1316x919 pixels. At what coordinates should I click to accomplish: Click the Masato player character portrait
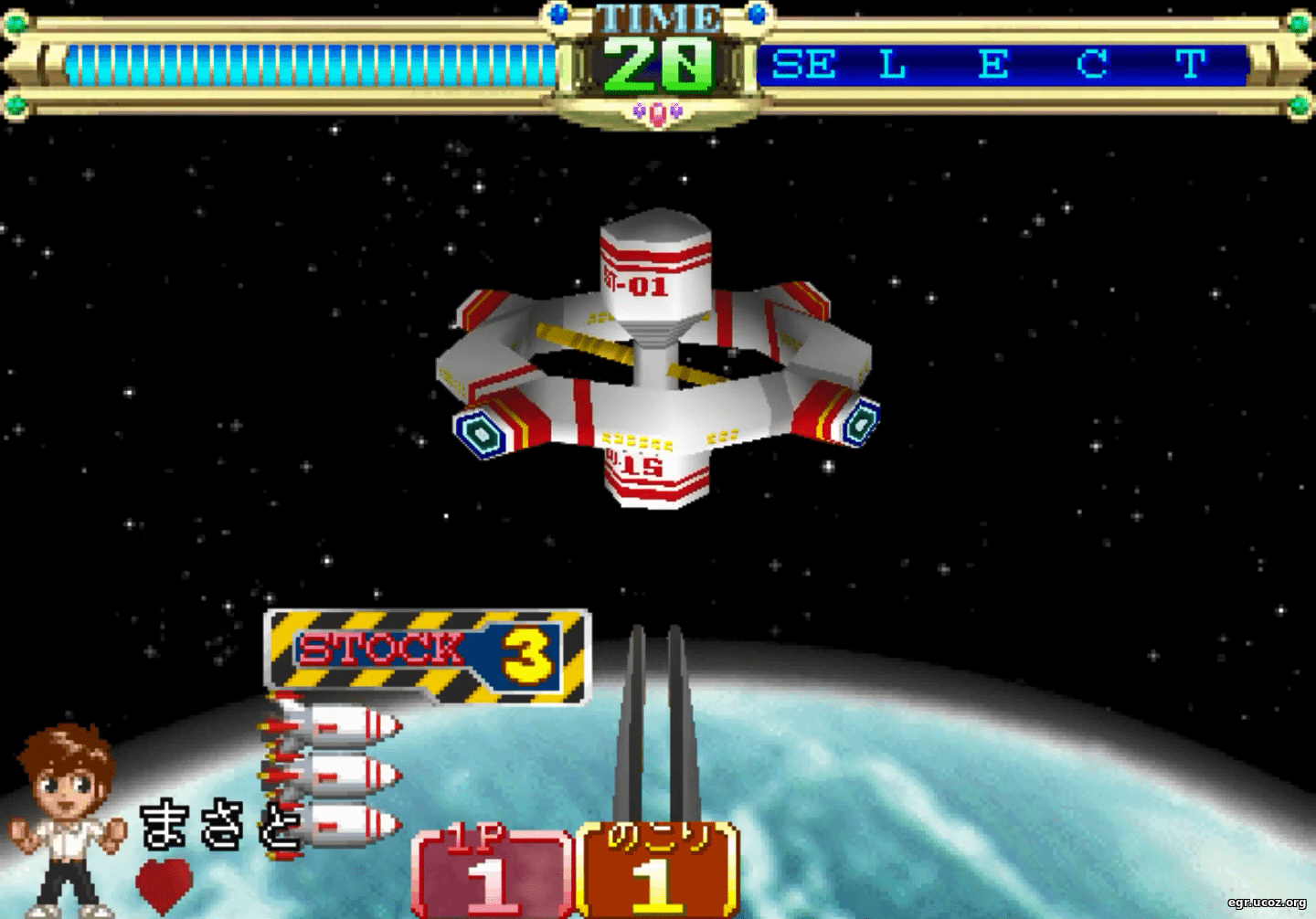(x=66, y=818)
